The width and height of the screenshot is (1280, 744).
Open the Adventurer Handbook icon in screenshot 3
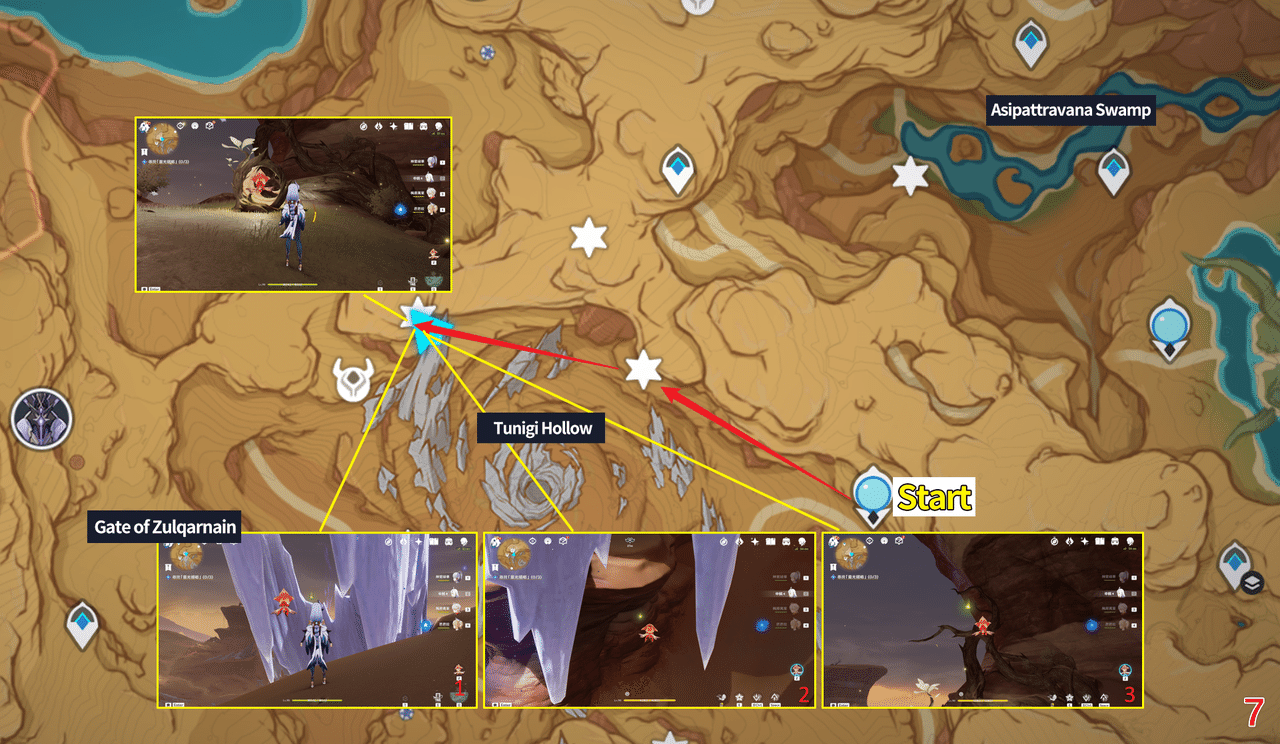click(1099, 541)
